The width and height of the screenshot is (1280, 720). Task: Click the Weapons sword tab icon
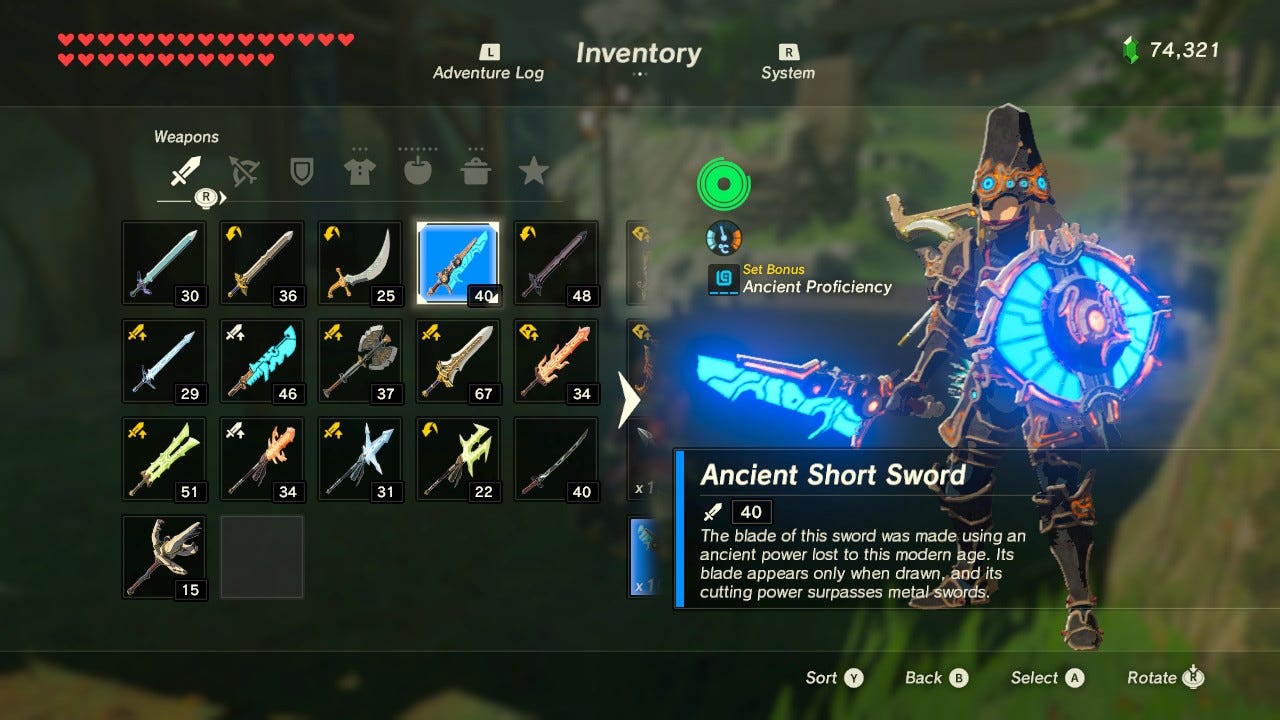(183, 170)
